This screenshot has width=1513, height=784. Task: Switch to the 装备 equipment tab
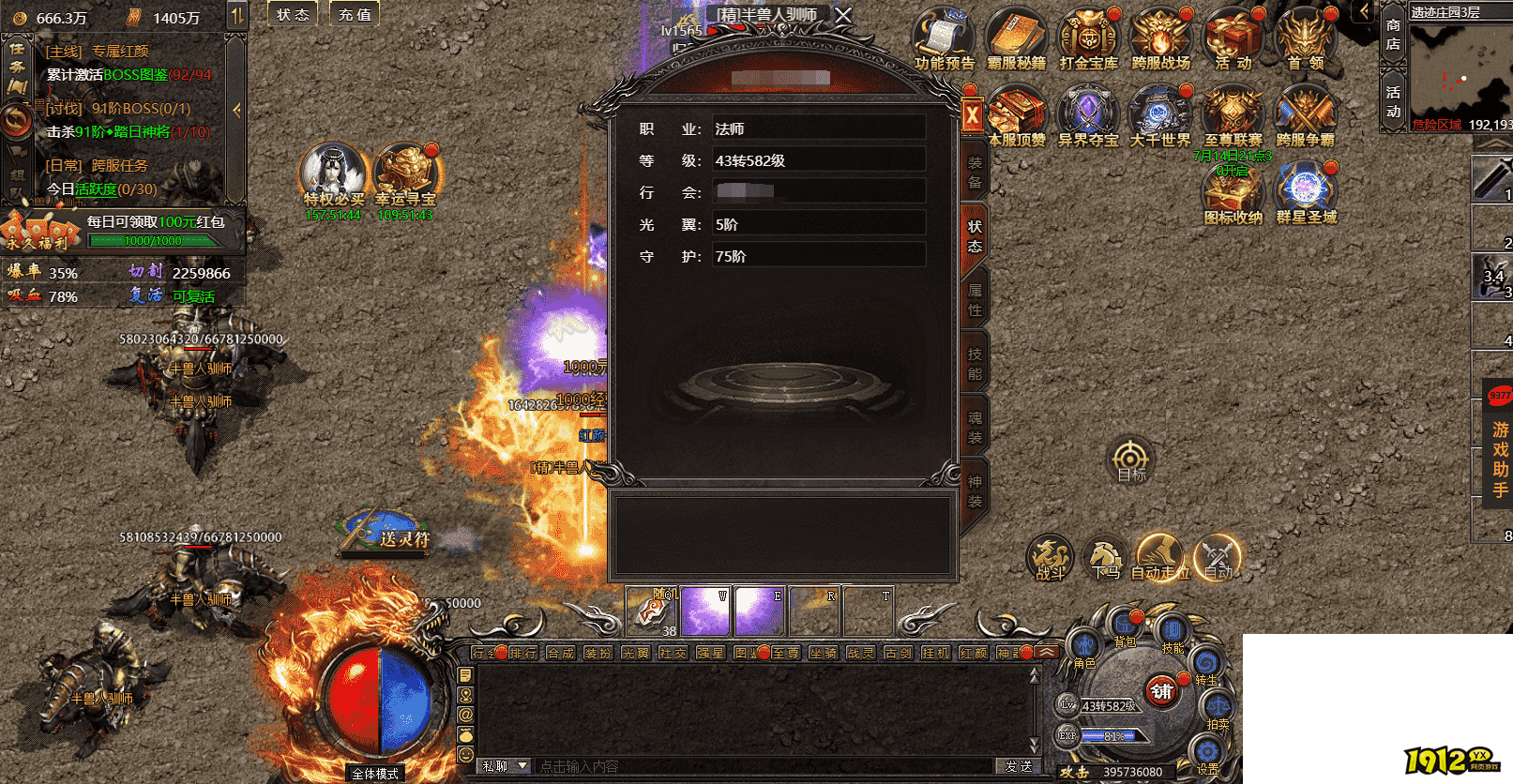(x=975, y=172)
